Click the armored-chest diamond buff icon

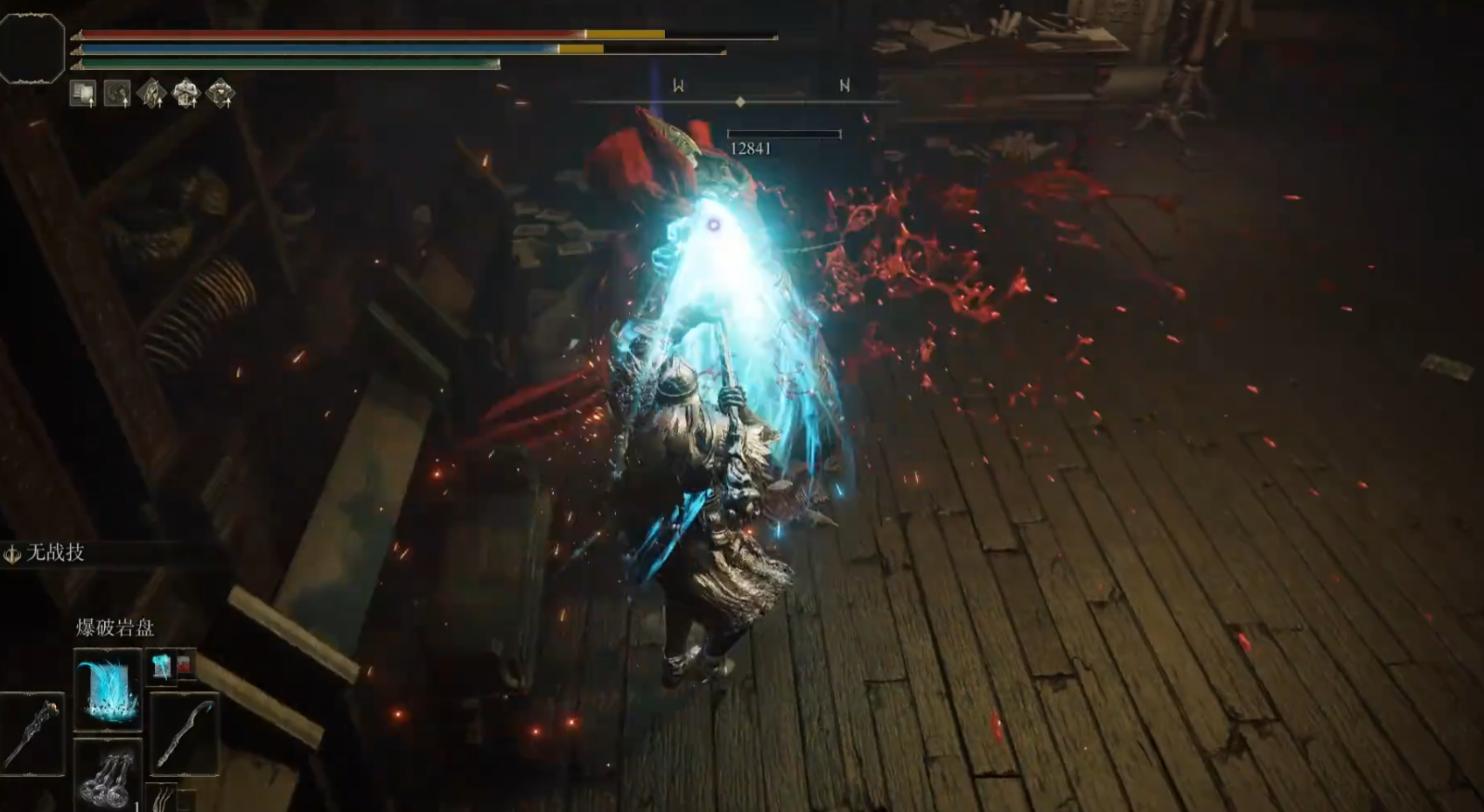(220, 93)
